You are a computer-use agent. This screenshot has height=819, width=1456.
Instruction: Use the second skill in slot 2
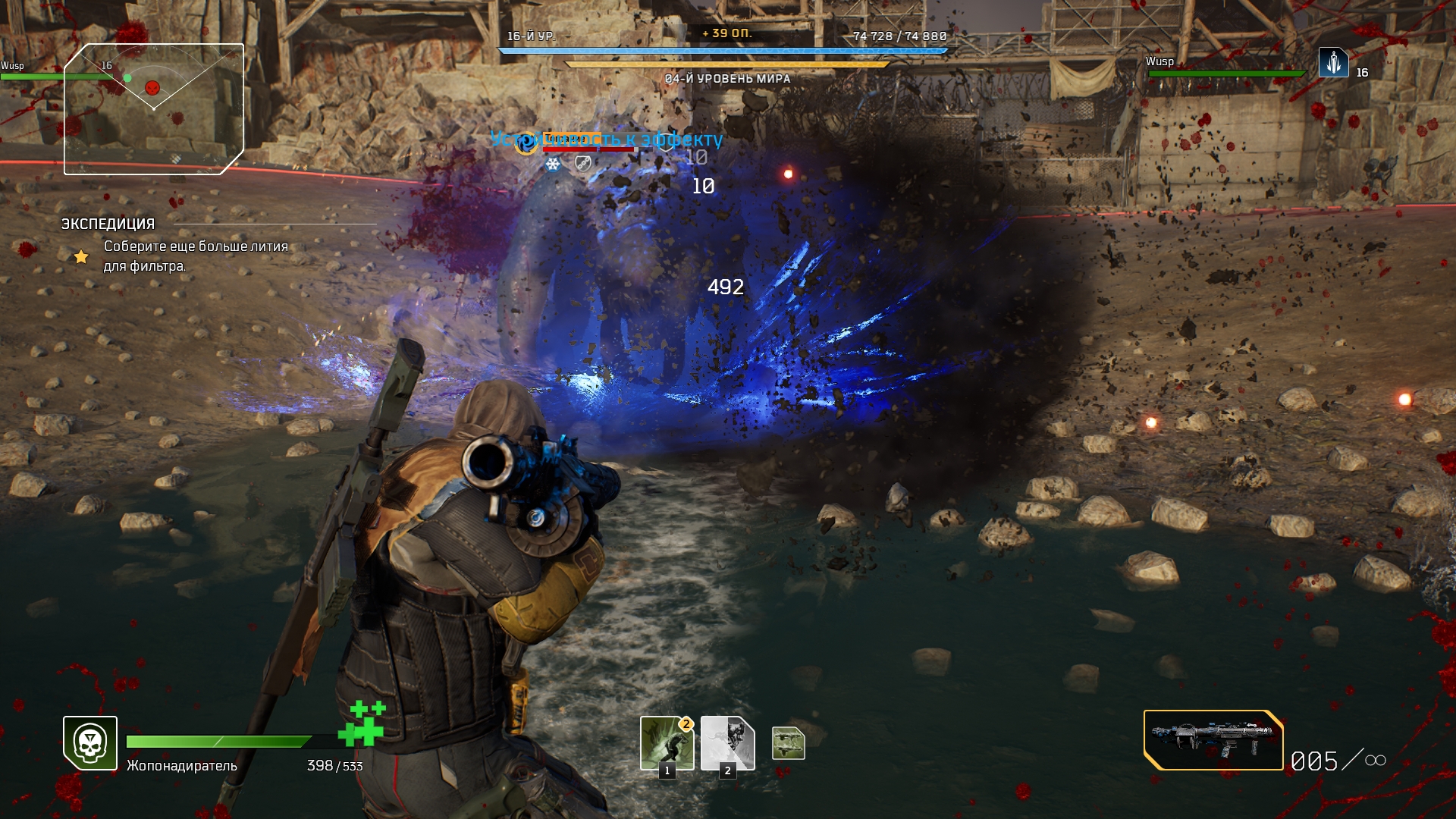(x=727, y=743)
